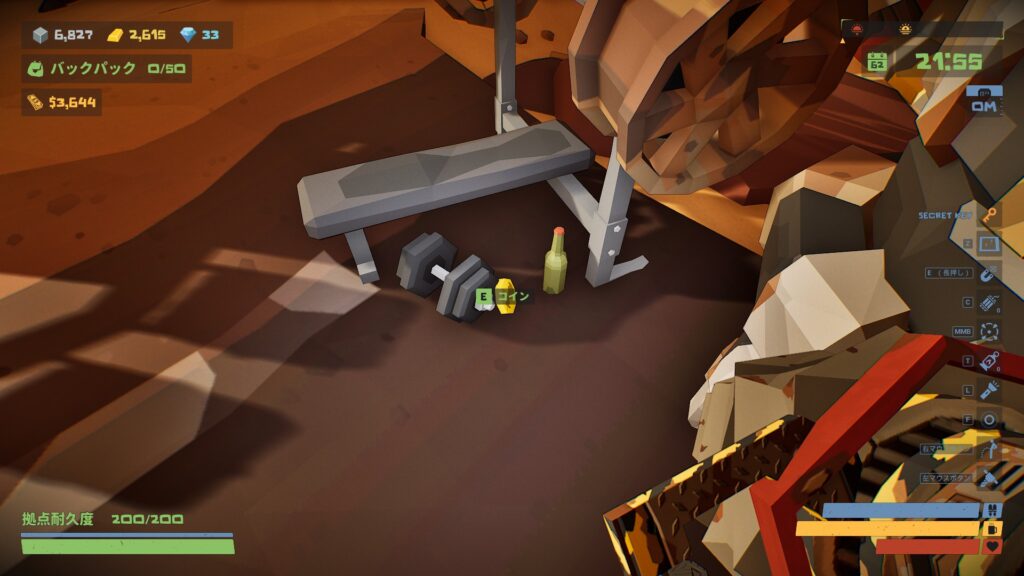Select the drill tool icon
This screenshot has height=576, width=1024.
point(989,478)
